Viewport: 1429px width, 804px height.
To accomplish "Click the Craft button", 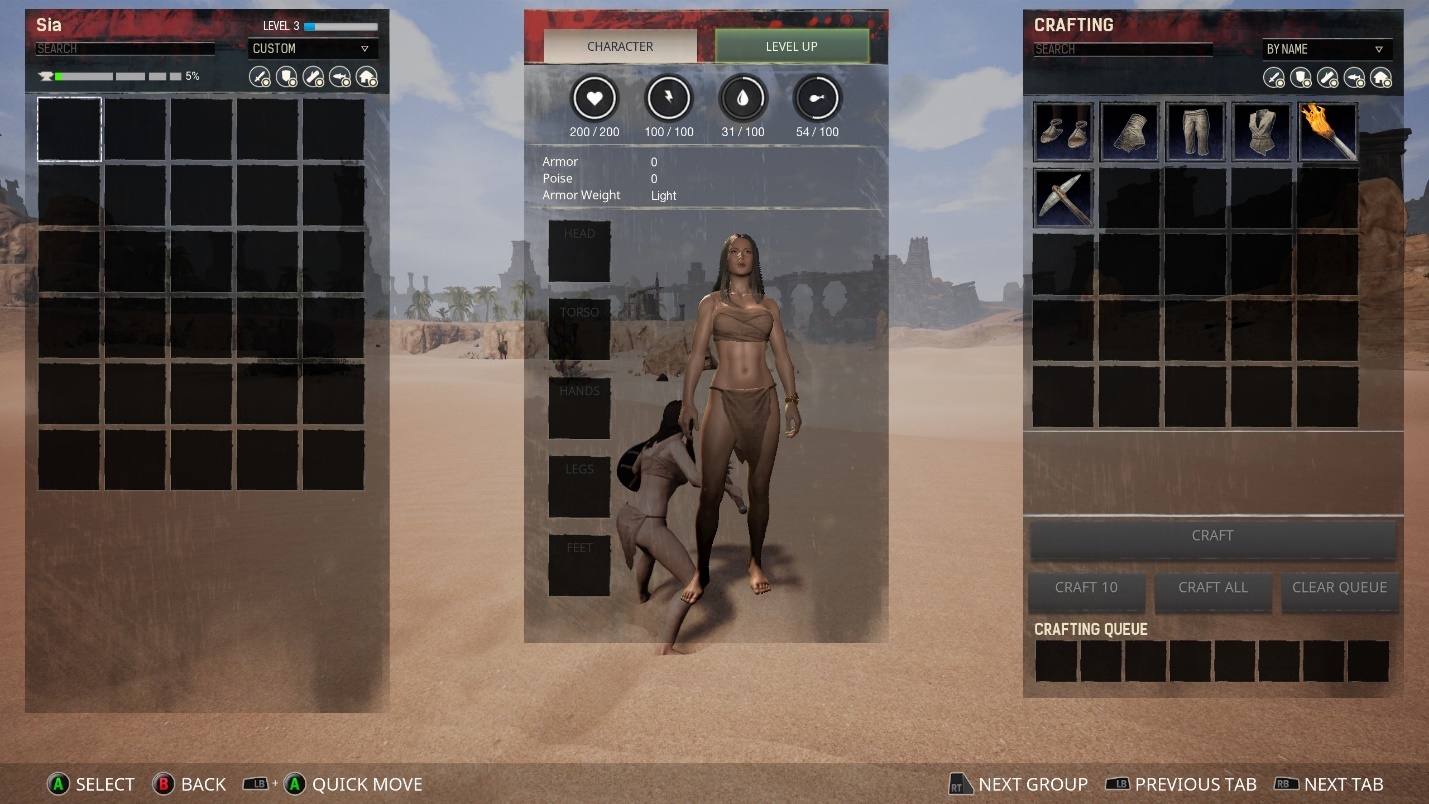I will pyautogui.click(x=1212, y=536).
